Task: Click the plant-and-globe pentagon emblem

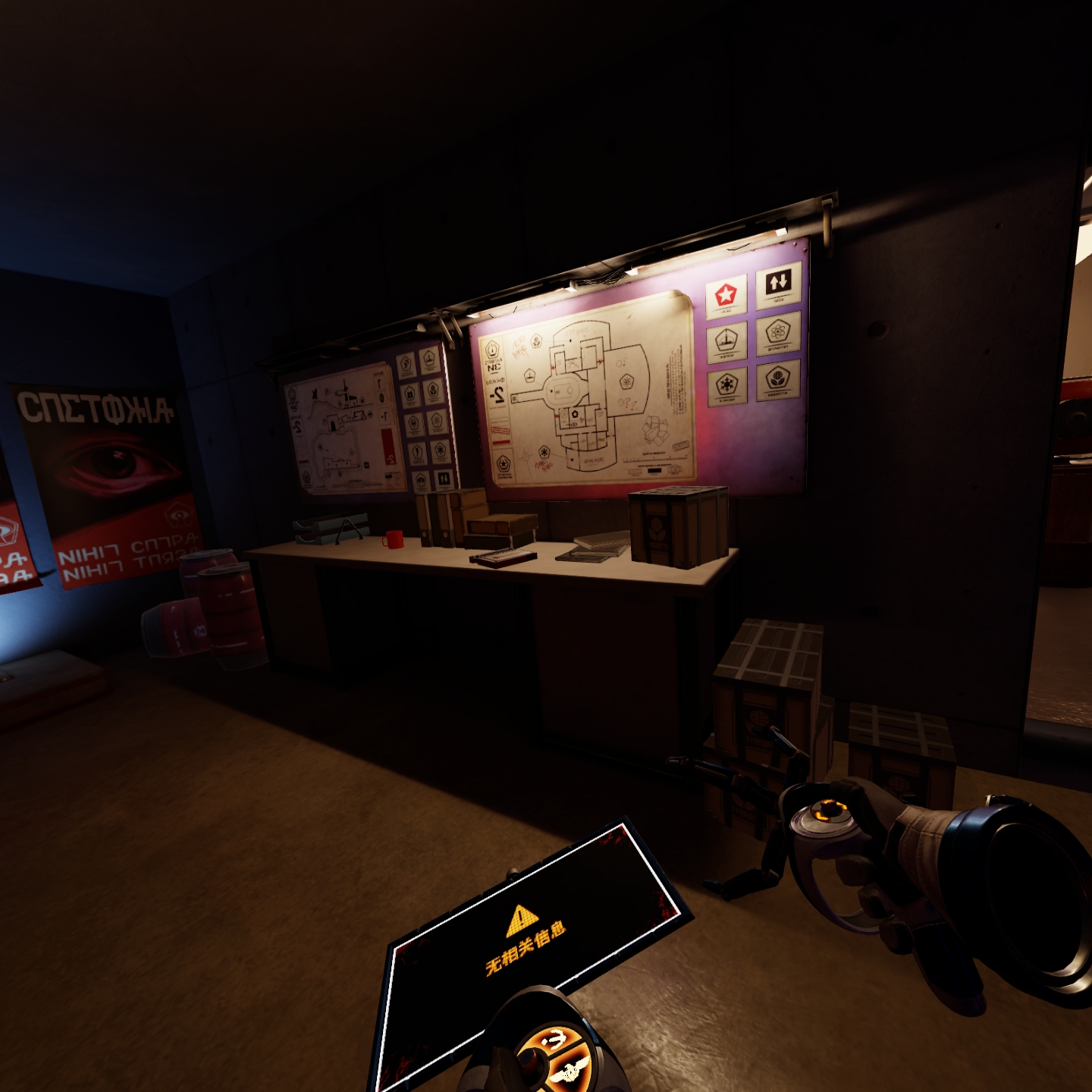Action: click(779, 378)
